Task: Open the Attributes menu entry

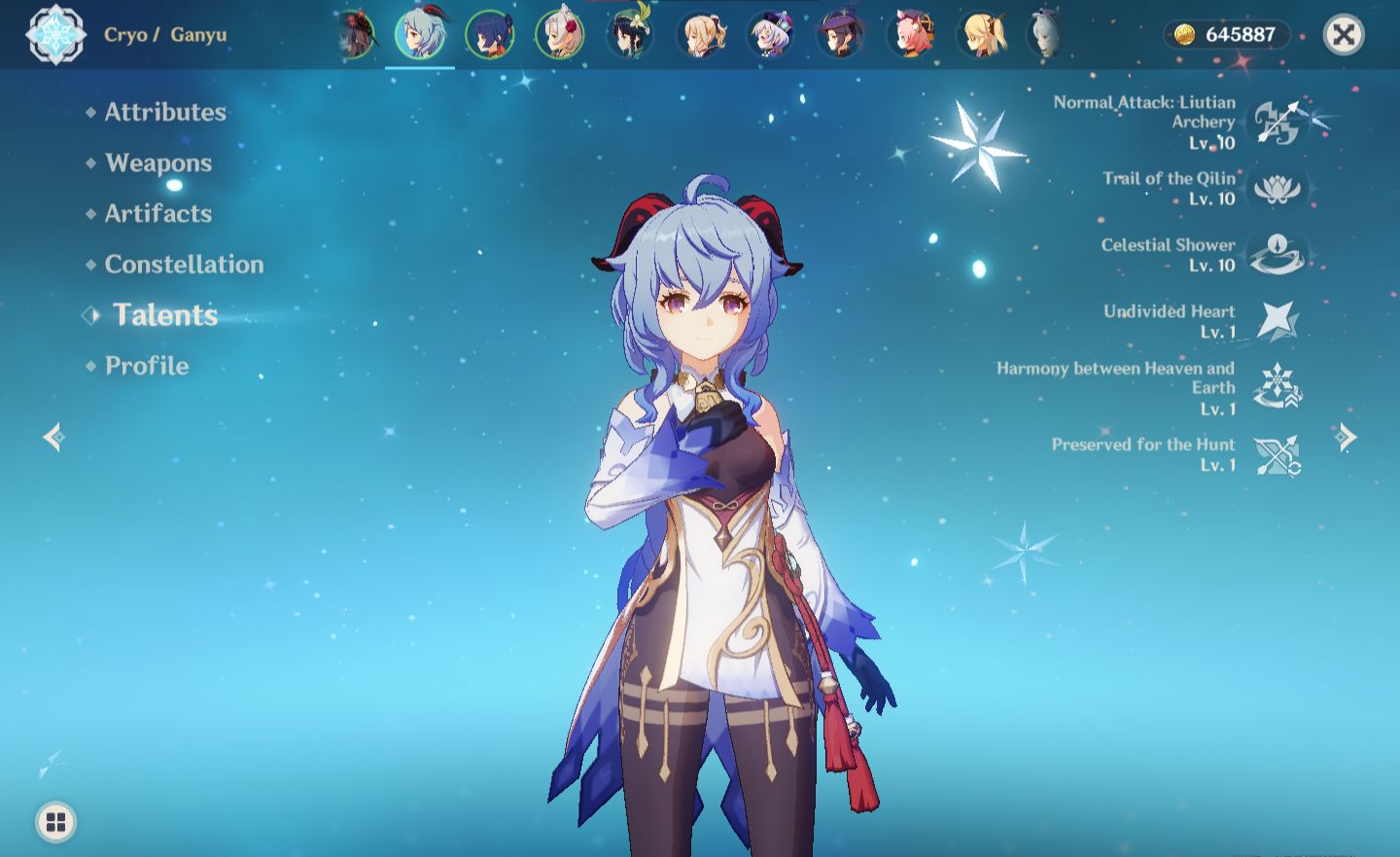Action: click(165, 112)
